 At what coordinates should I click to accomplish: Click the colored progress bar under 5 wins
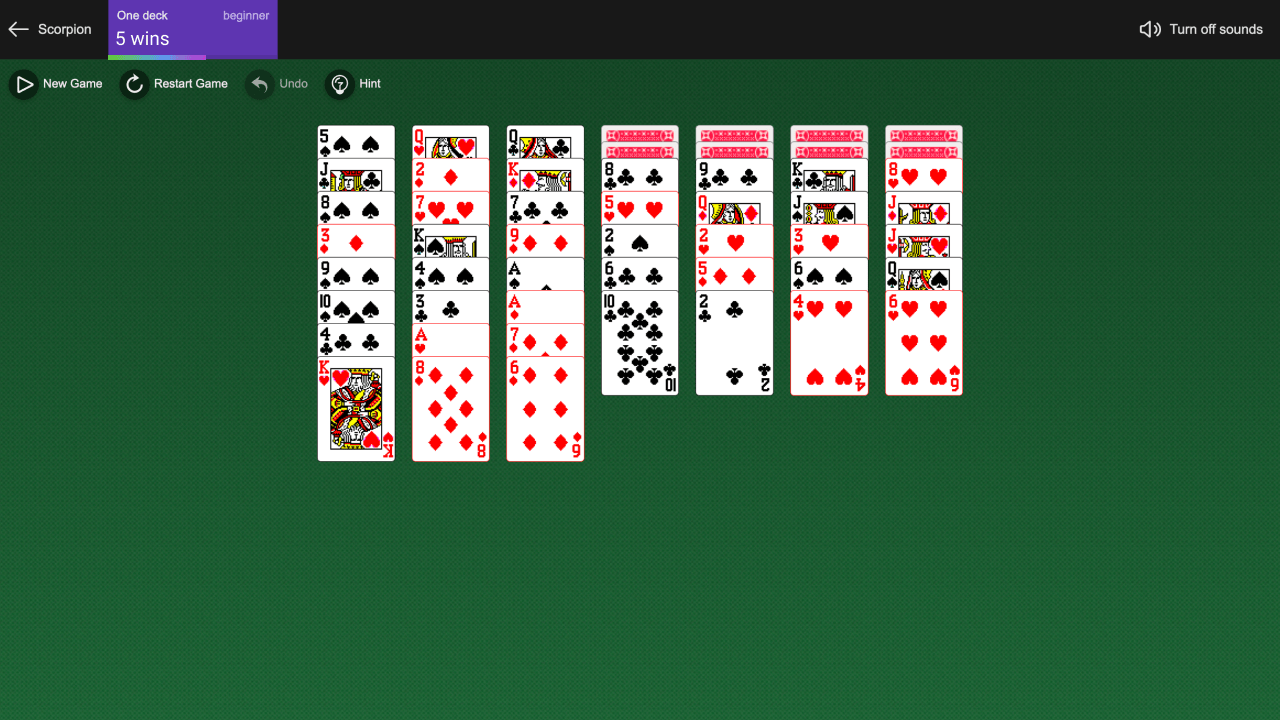tap(156, 58)
